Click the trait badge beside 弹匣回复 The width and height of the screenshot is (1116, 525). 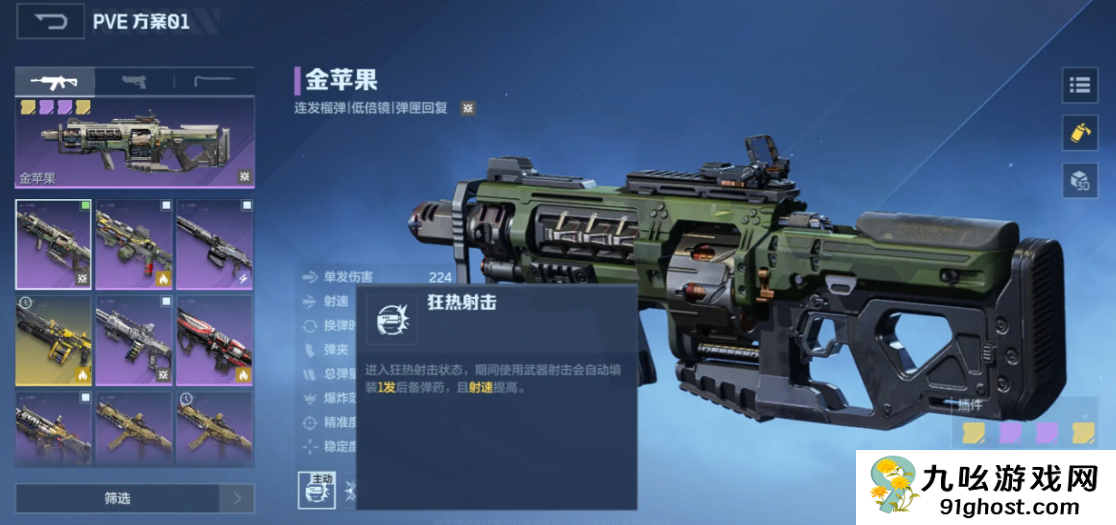pyautogui.click(x=467, y=108)
